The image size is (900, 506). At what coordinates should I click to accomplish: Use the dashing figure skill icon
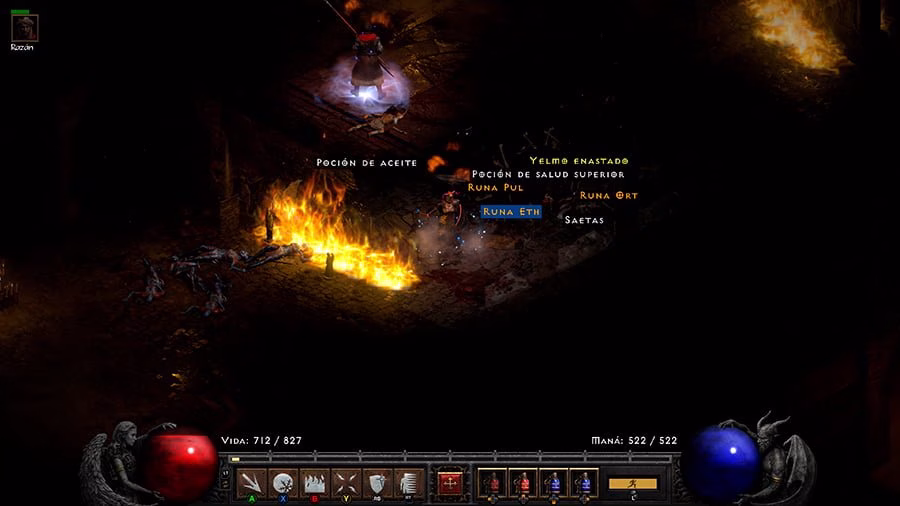pyautogui.click(x=407, y=483)
